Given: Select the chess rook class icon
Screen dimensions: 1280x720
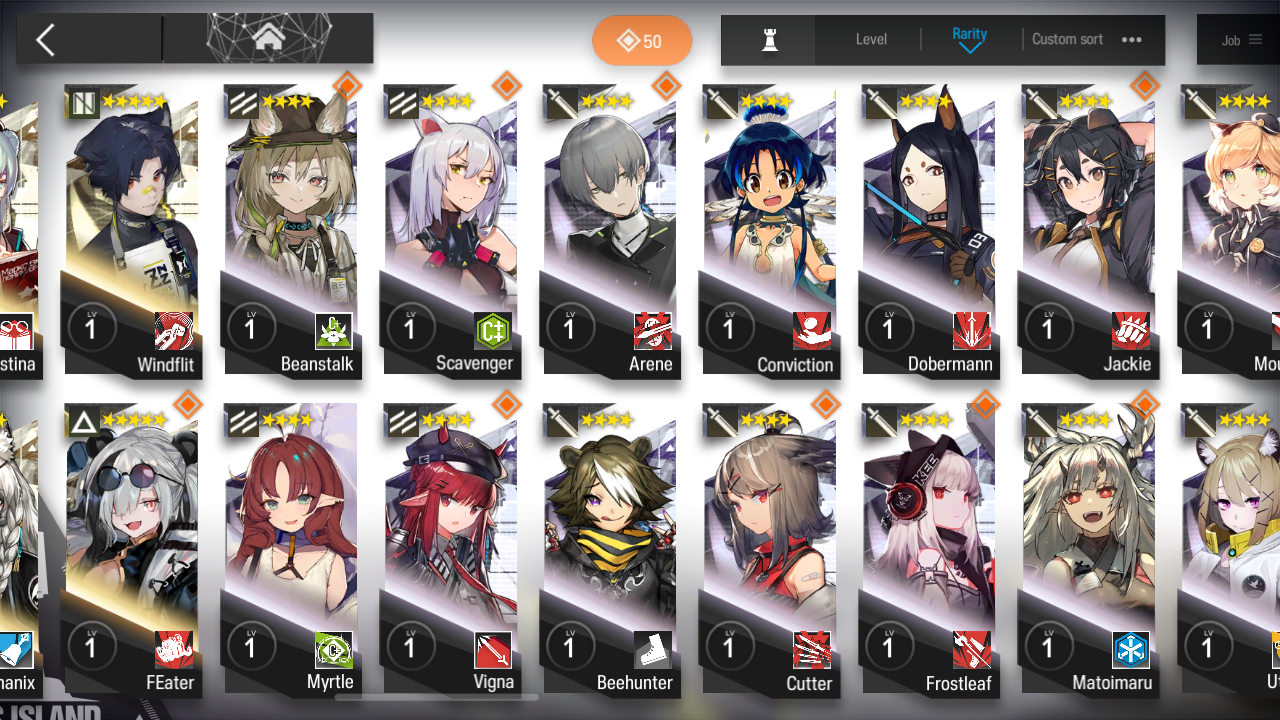Looking at the screenshot, I should pos(769,40).
